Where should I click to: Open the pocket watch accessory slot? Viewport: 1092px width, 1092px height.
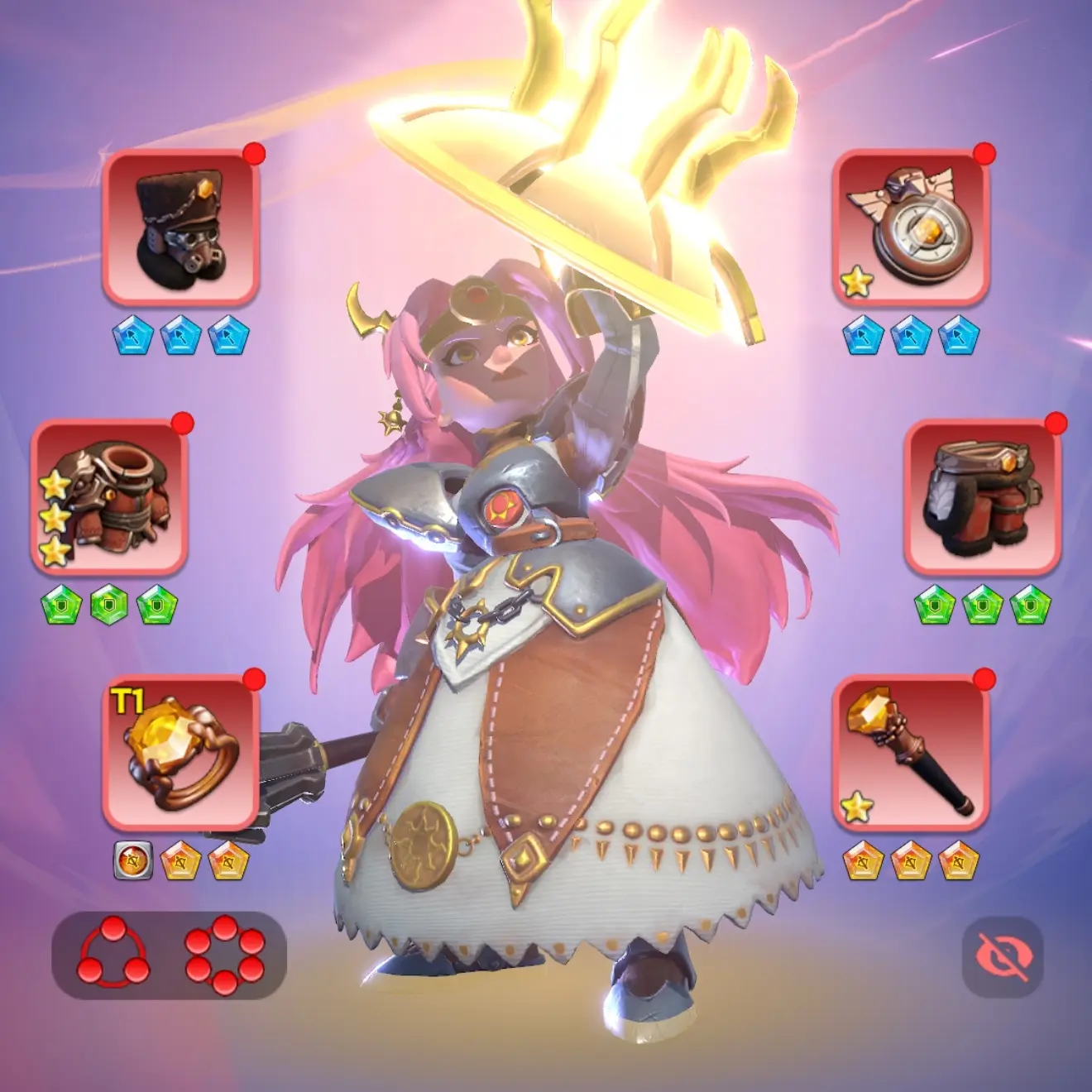[x=911, y=226]
